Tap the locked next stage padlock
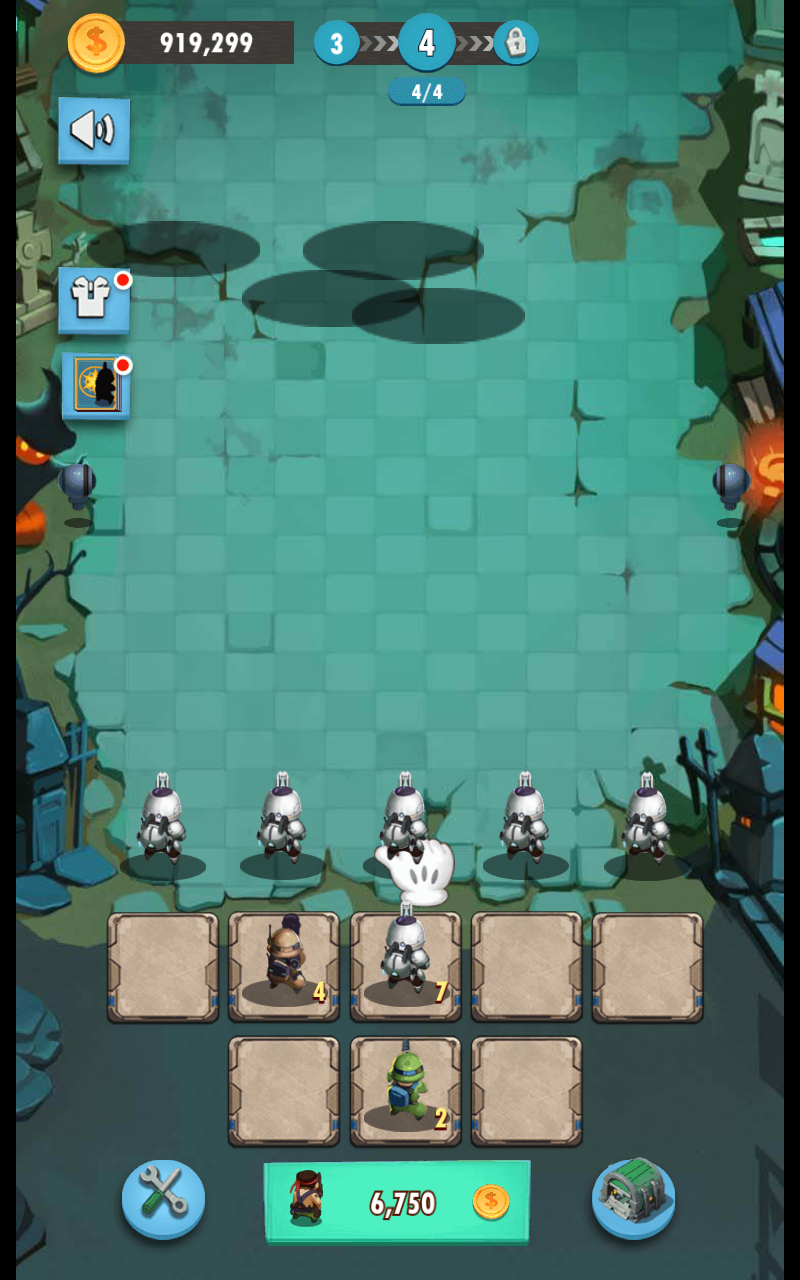 (516, 43)
